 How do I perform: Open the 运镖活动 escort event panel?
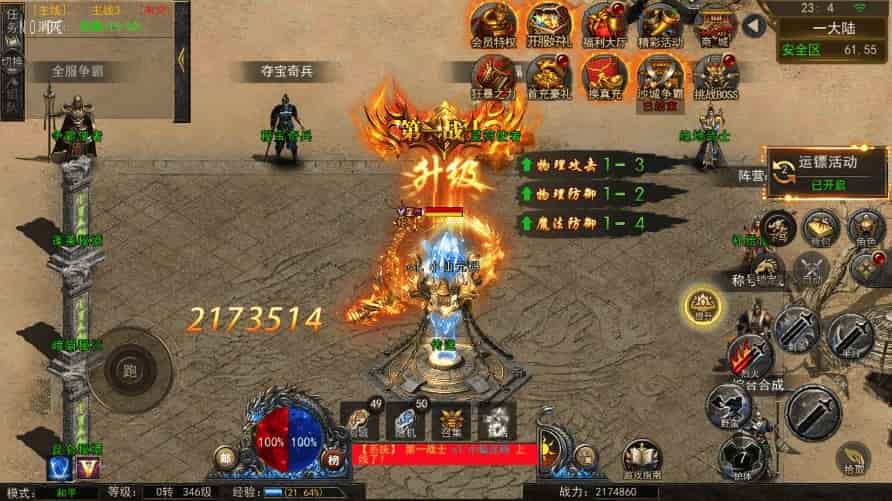coord(825,172)
